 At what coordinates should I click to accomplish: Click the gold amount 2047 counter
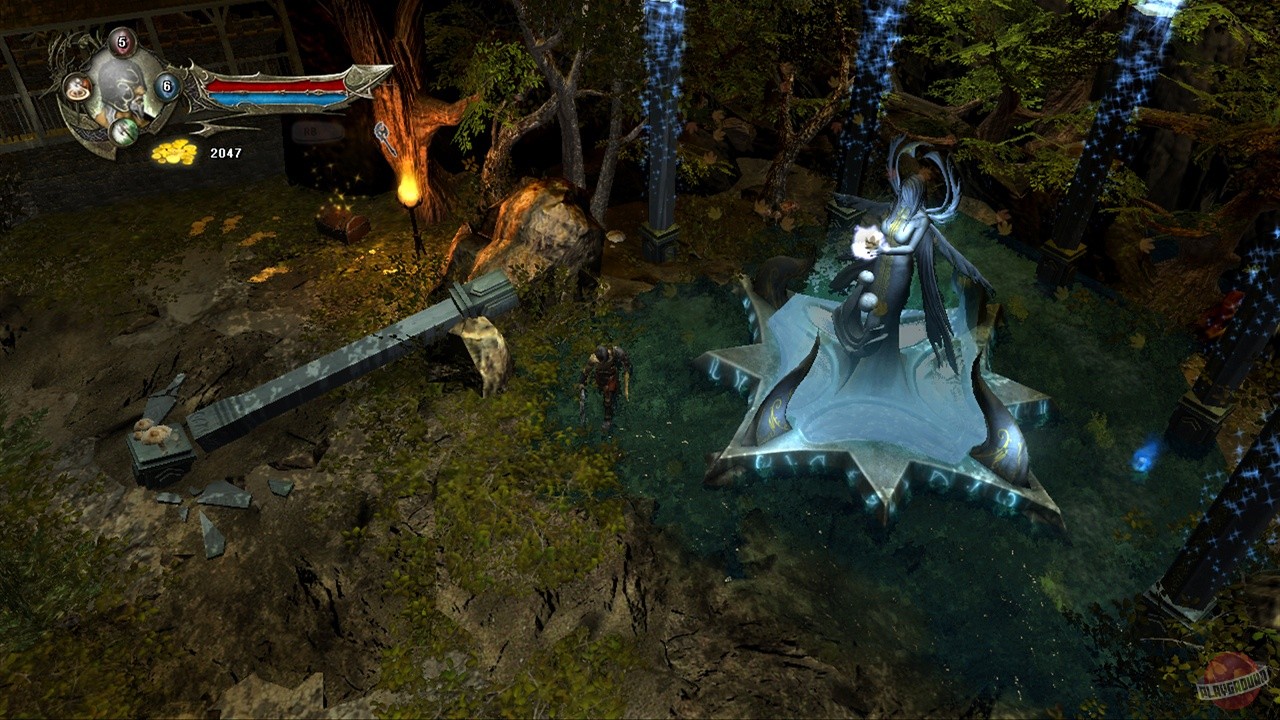[x=227, y=152]
